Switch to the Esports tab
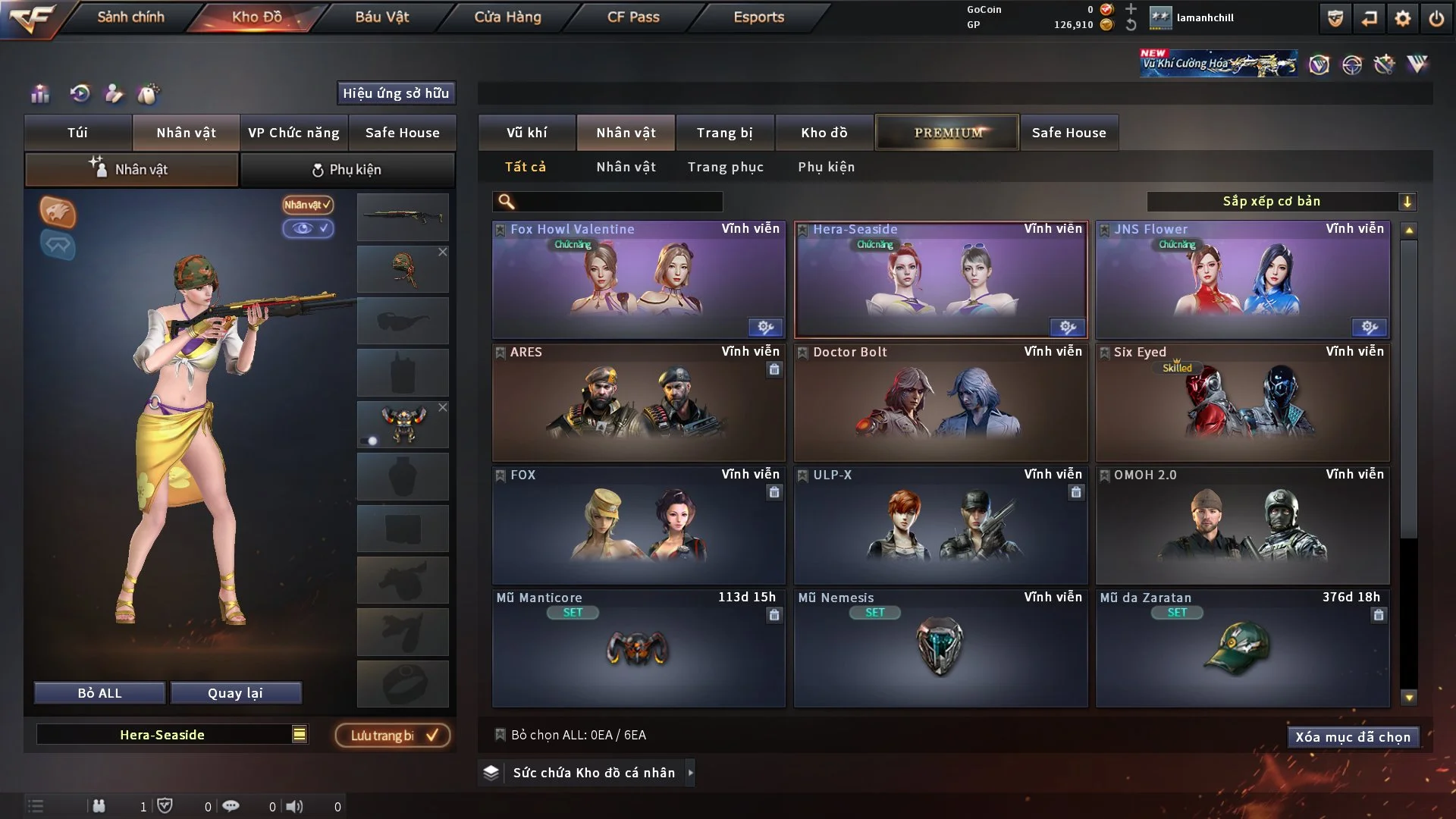Viewport: 1456px width, 819px height. [758, 17]
